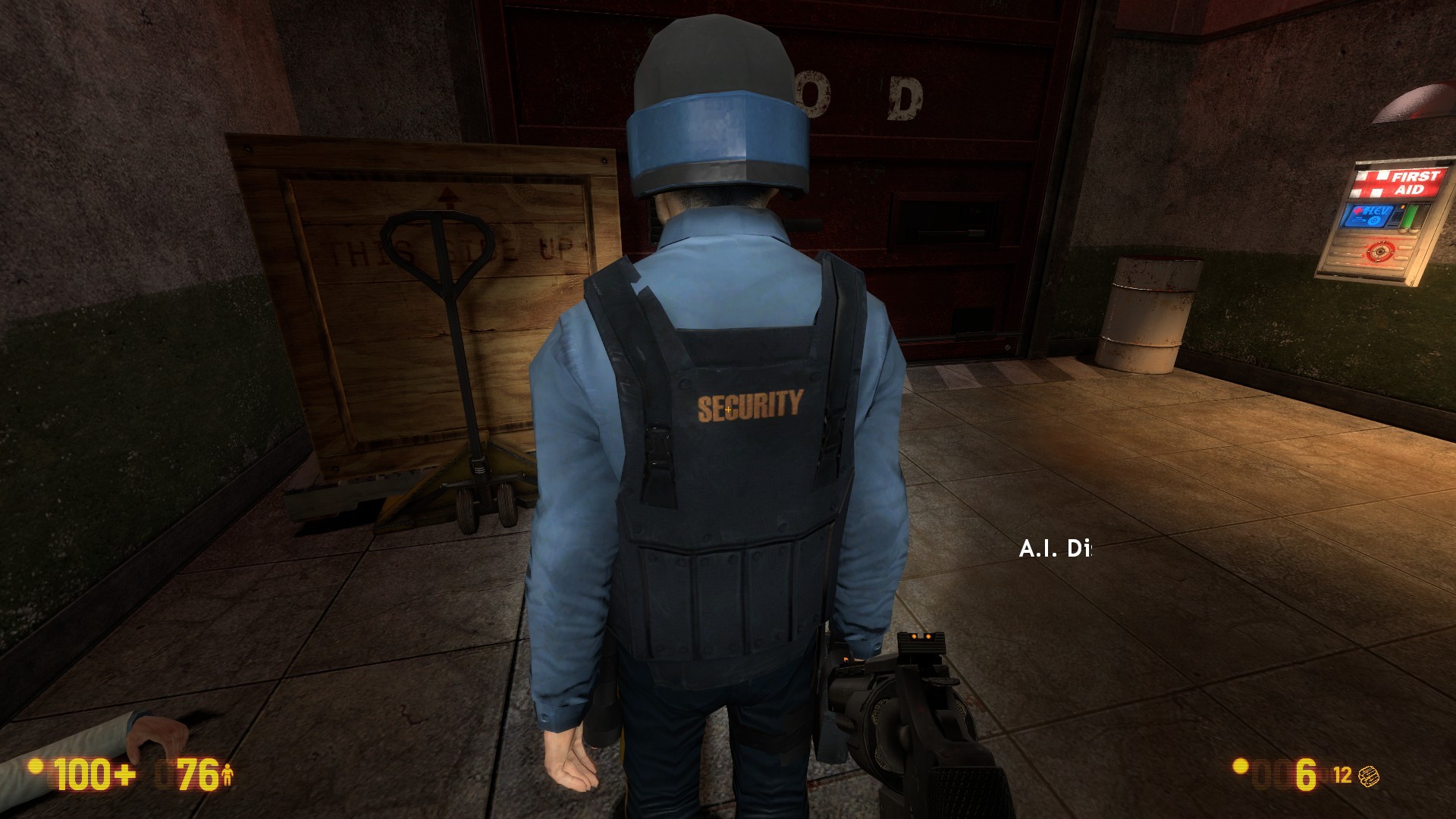Click the health cross icon in HUD

(x=124, y=773)
